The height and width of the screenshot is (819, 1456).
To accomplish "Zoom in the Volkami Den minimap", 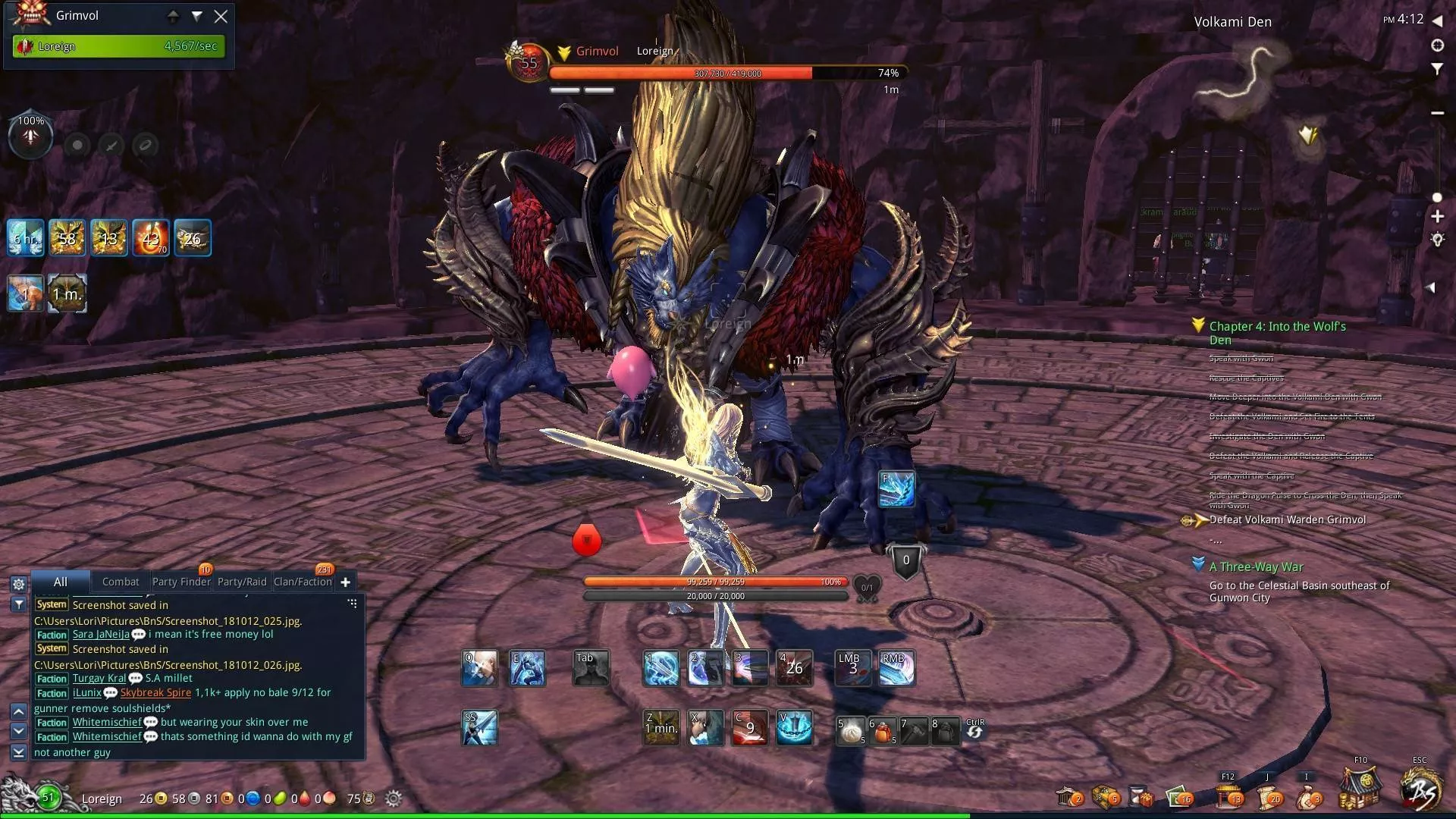I will (x=1437, y=217).
